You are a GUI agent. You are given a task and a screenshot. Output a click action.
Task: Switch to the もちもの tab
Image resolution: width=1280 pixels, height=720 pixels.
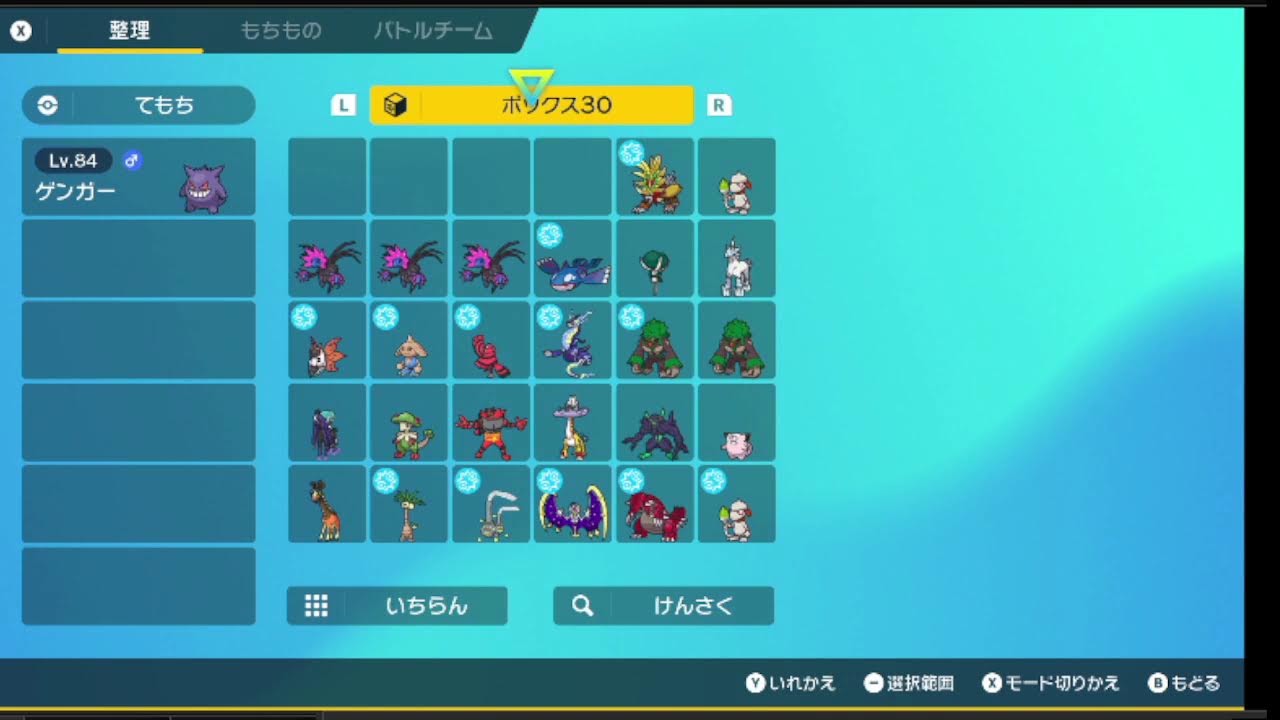pos(280,31)
